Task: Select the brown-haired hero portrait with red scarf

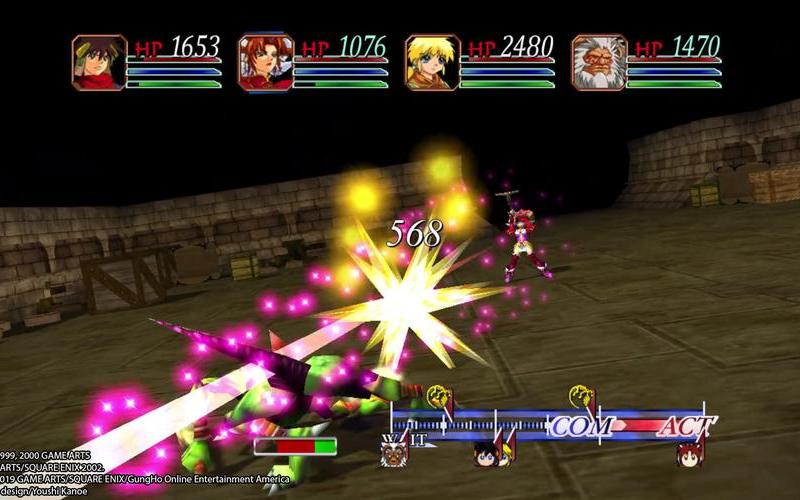Action: (x=99, y=63)
